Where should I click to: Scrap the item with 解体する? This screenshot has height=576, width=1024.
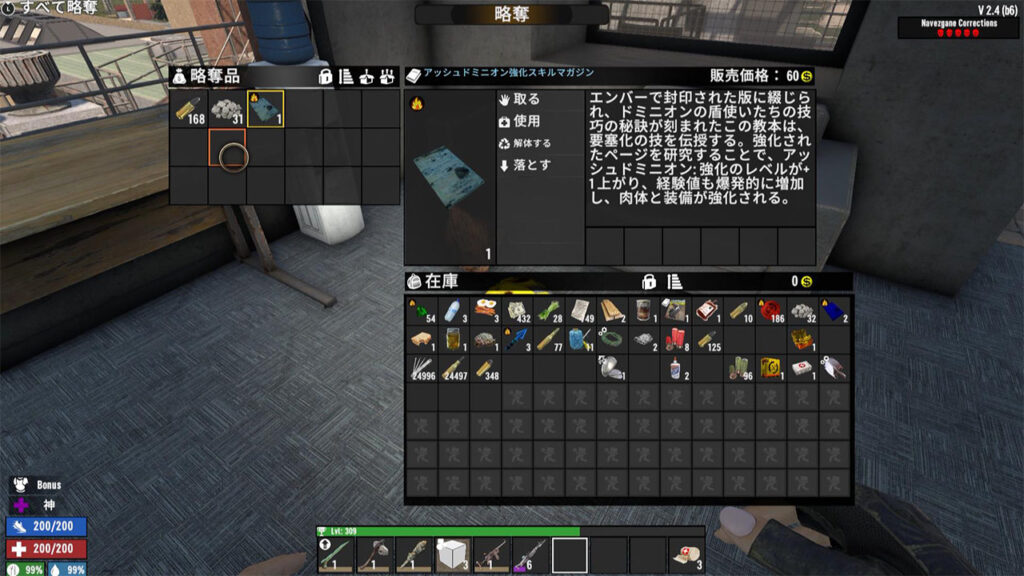(x=525, y=143)
